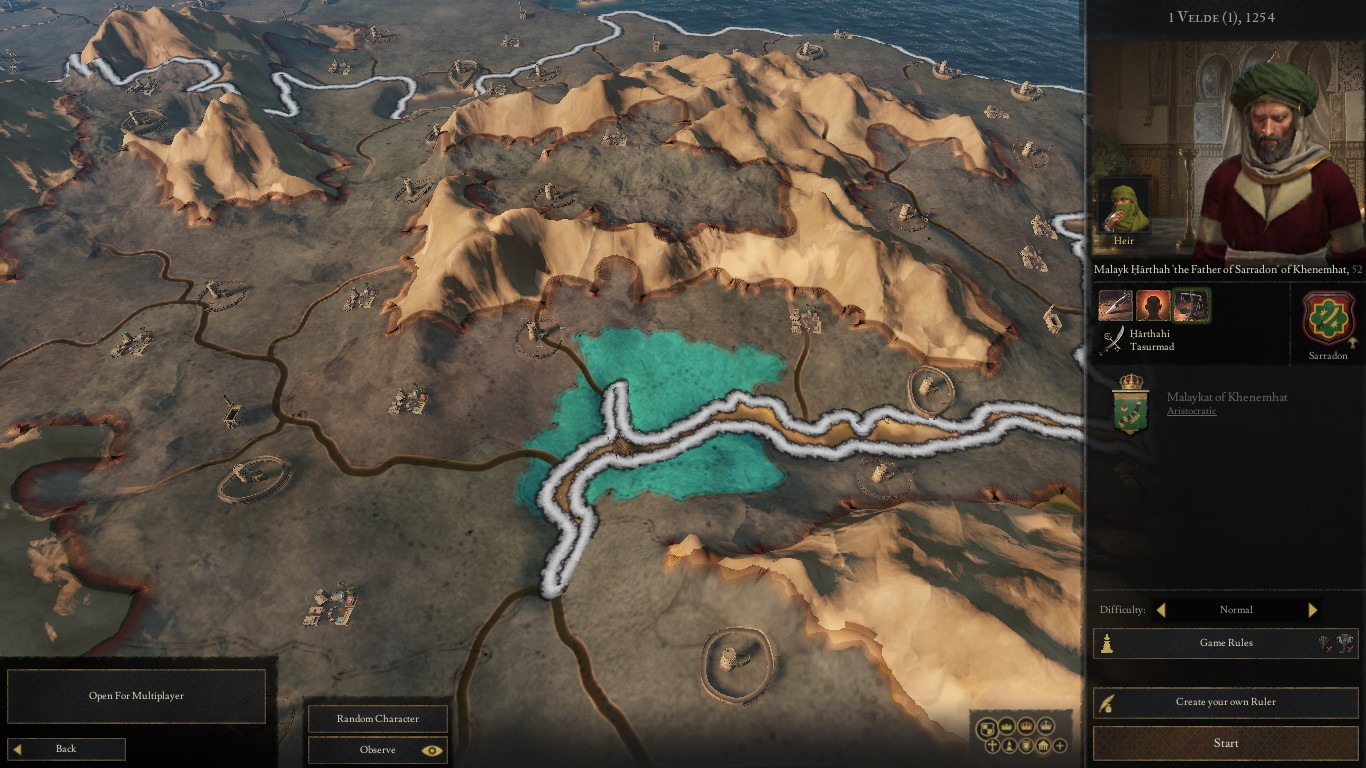
Task: Open the Aristocratic government link
Action: pyautogui.click(x=1190, y=410)
